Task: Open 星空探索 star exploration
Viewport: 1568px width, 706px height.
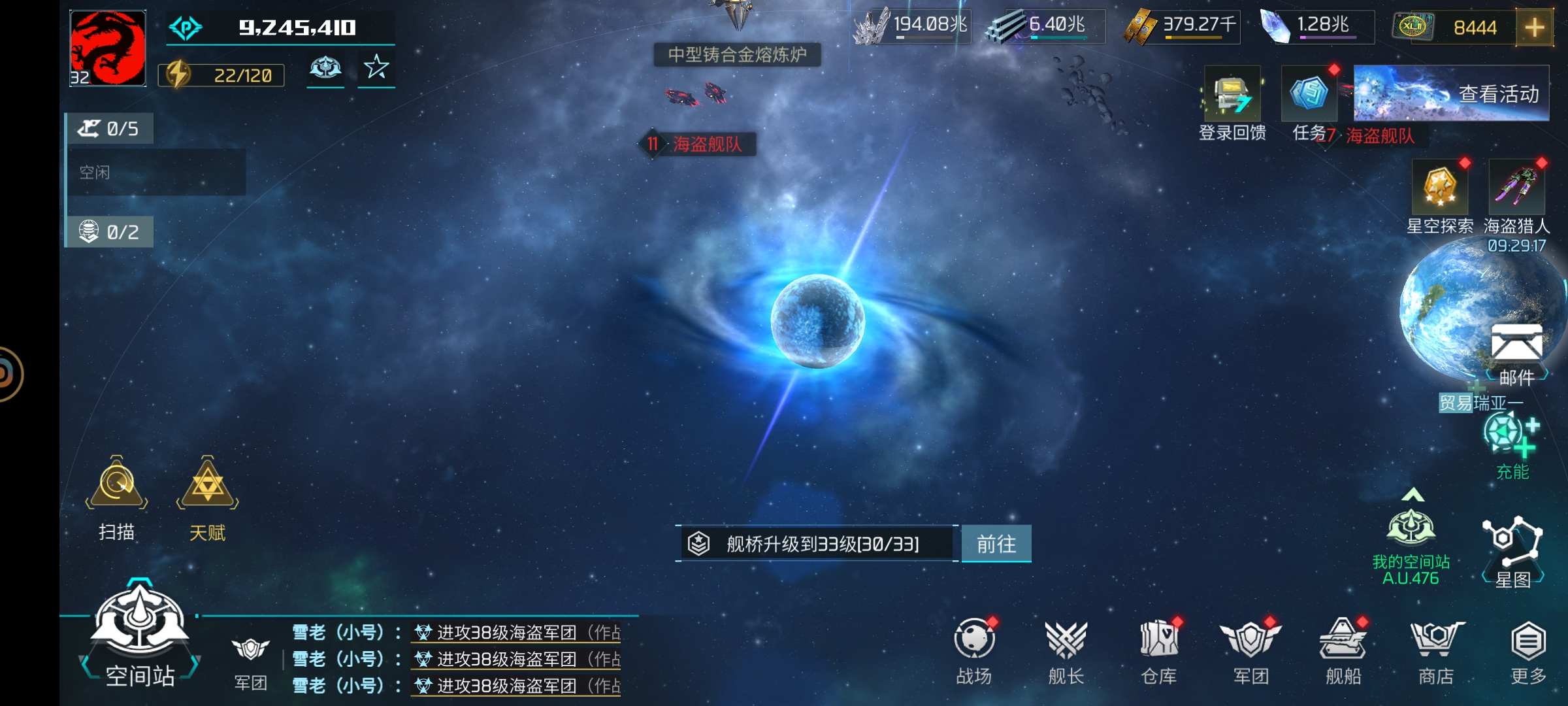Action: (1440, 188)
